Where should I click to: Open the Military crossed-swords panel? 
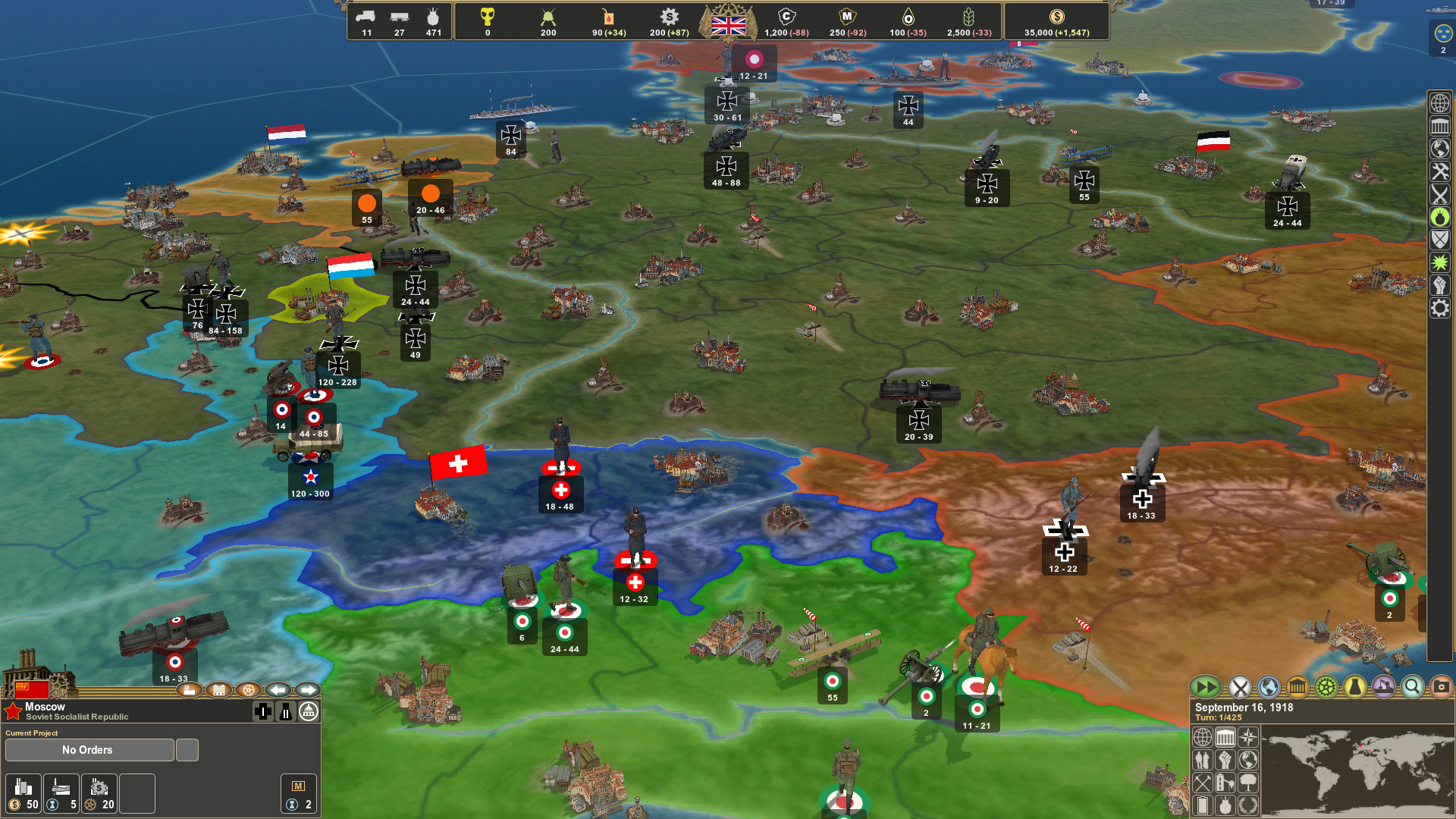1239,687
